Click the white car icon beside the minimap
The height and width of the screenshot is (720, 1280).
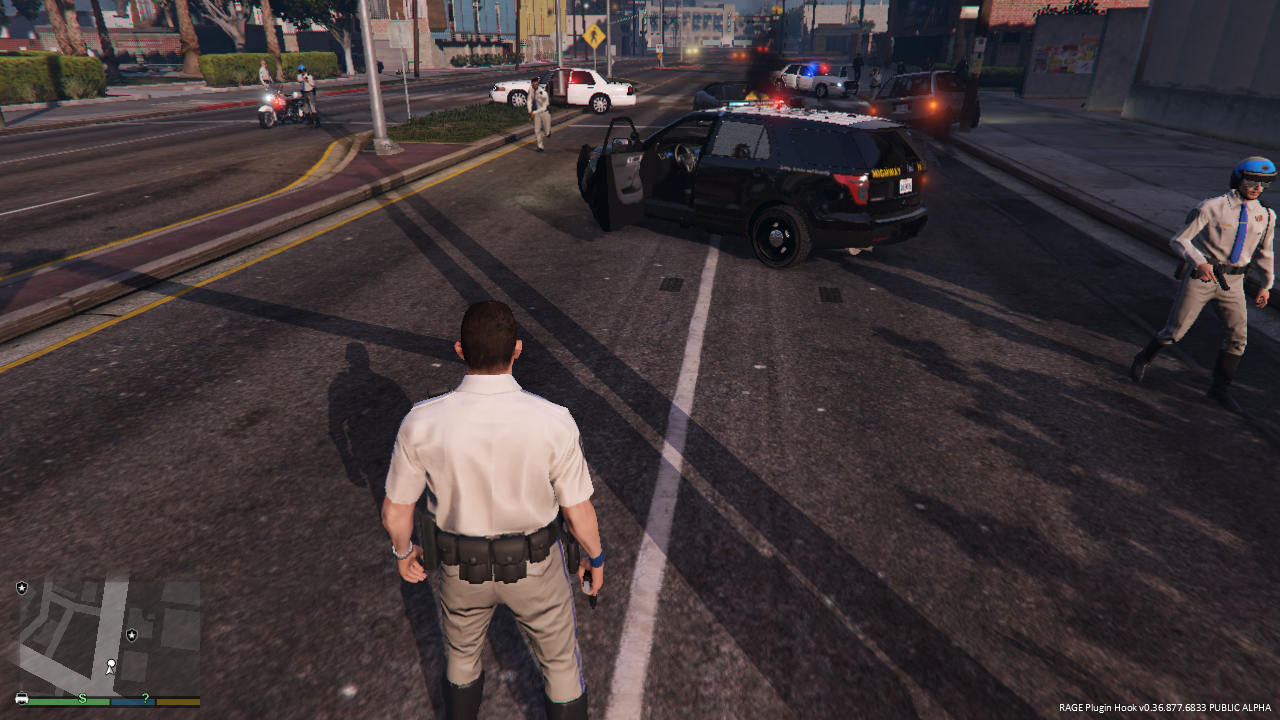[x=22, y=698]
